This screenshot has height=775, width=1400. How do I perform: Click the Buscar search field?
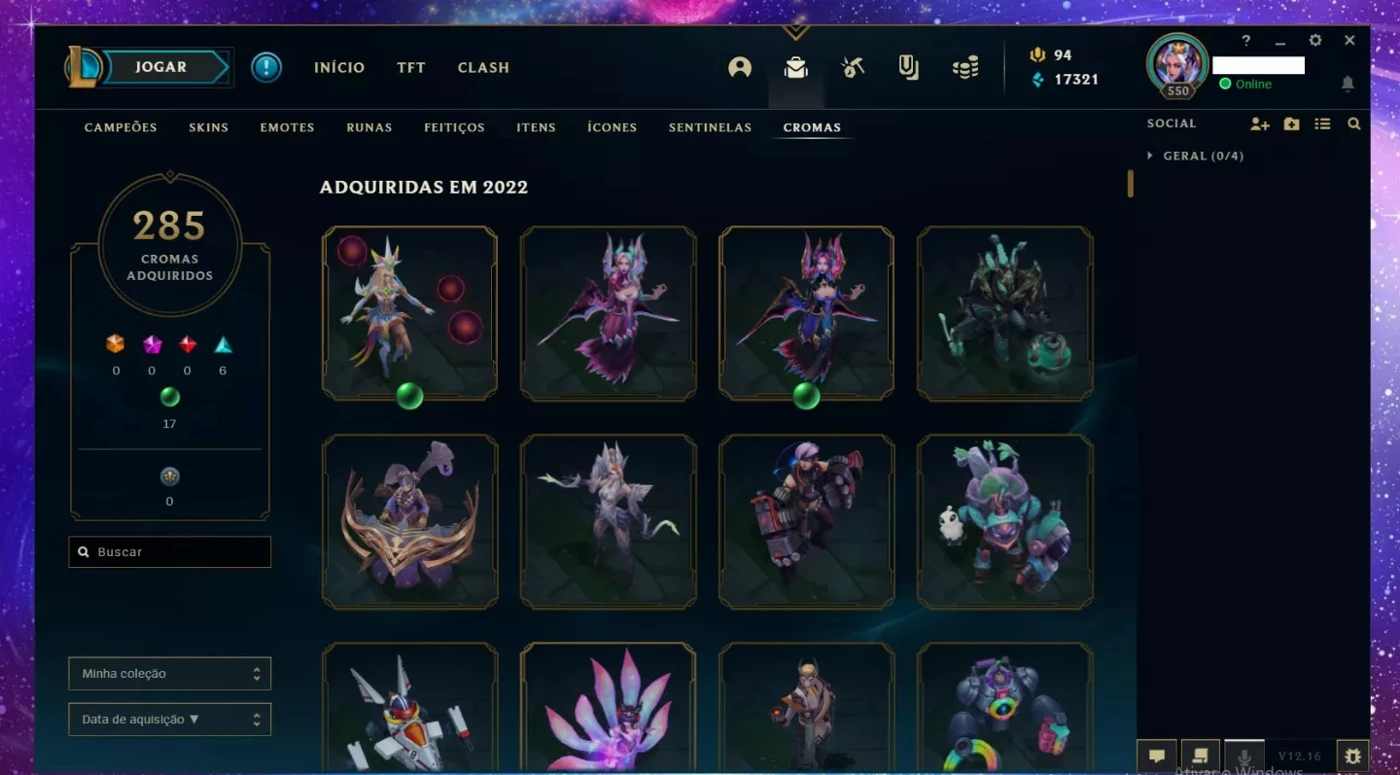(x=169, y=551)
